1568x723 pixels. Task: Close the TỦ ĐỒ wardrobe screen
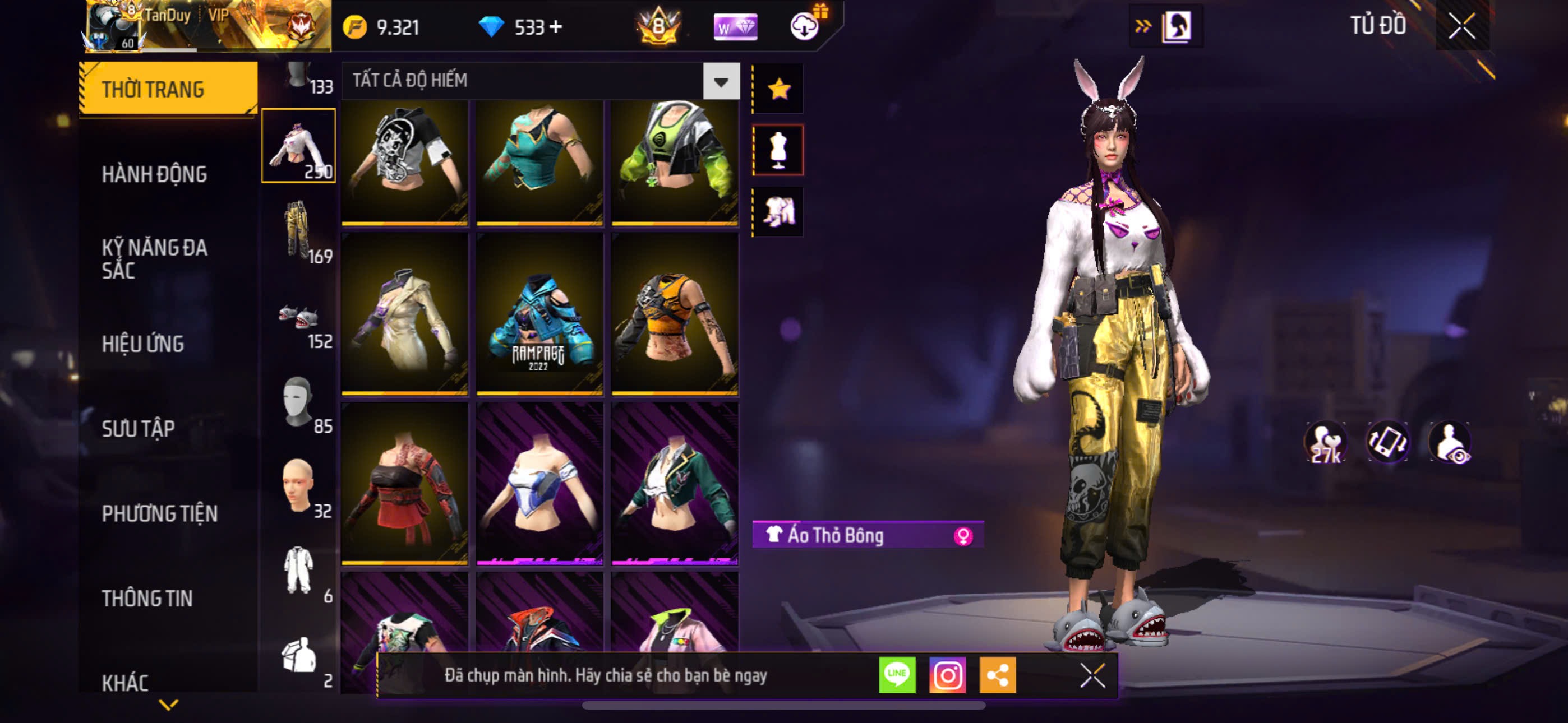[1461, 26]
